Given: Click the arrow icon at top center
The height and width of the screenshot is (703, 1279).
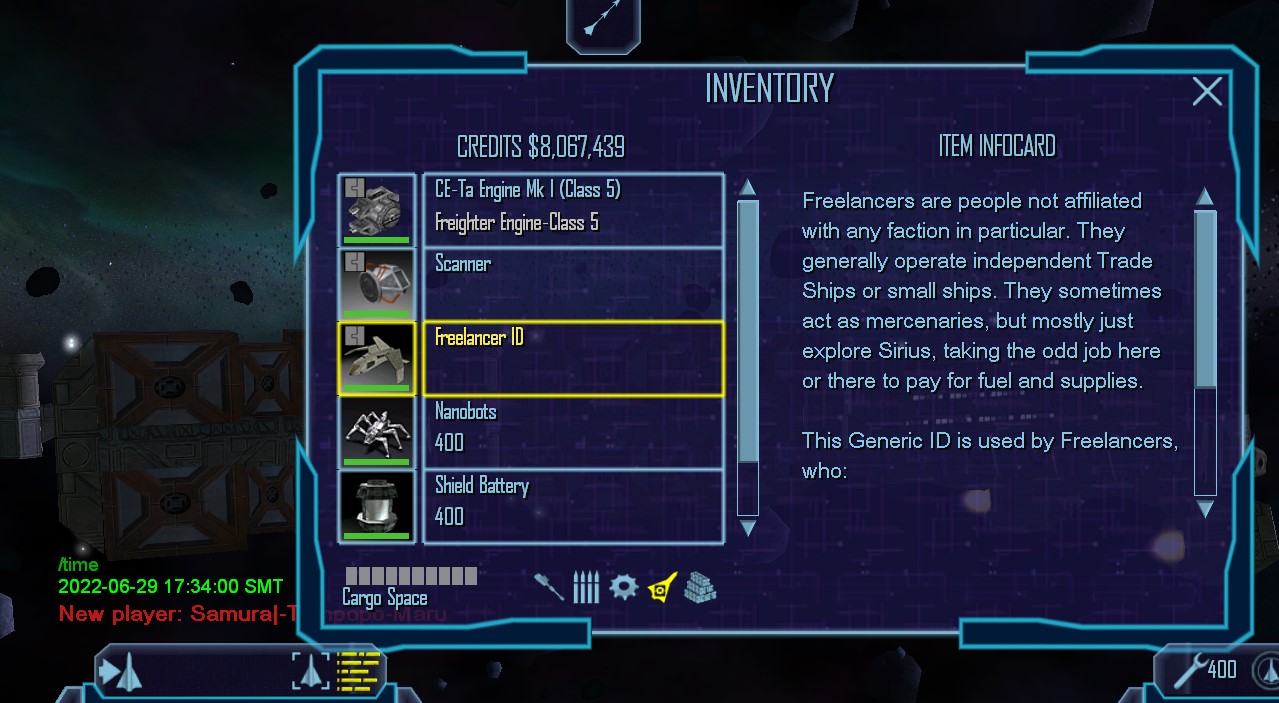Looking at the screenshot, I should click(603, 20).
